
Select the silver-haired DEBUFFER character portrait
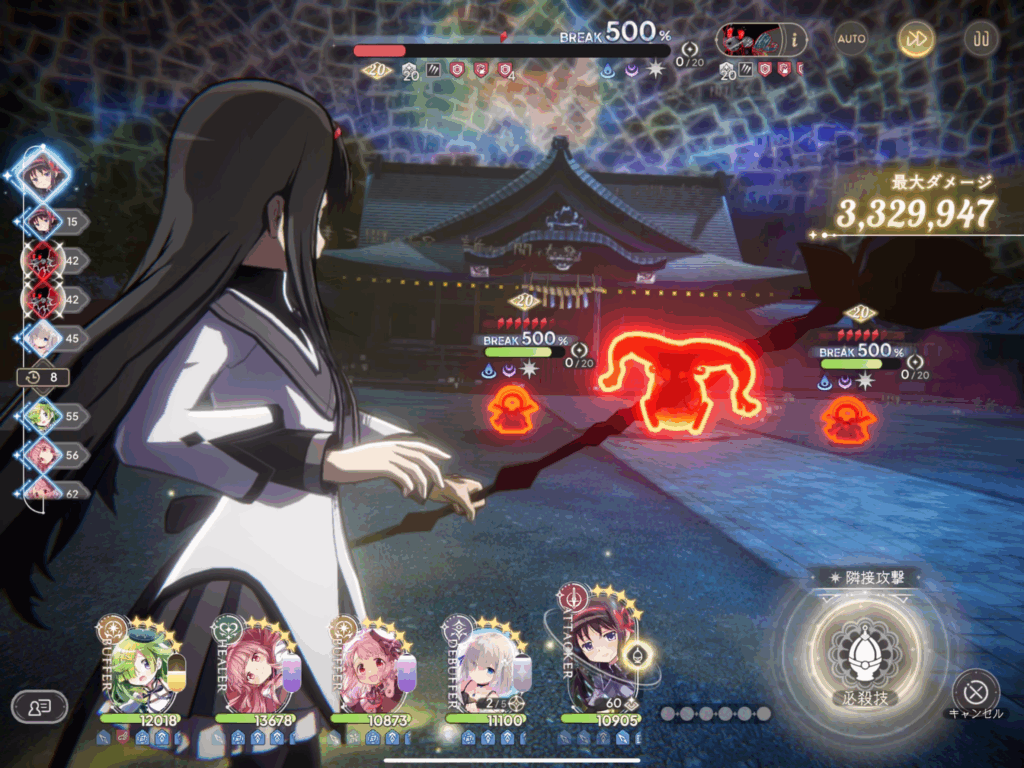[483, 672]
